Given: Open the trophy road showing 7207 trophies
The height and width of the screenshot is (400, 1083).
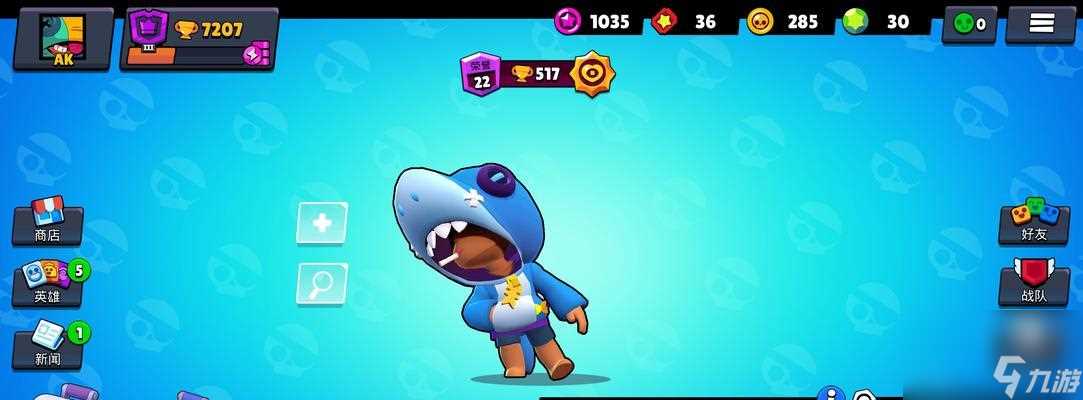Looking at the screenshot, I should click(x=199, y=39).
